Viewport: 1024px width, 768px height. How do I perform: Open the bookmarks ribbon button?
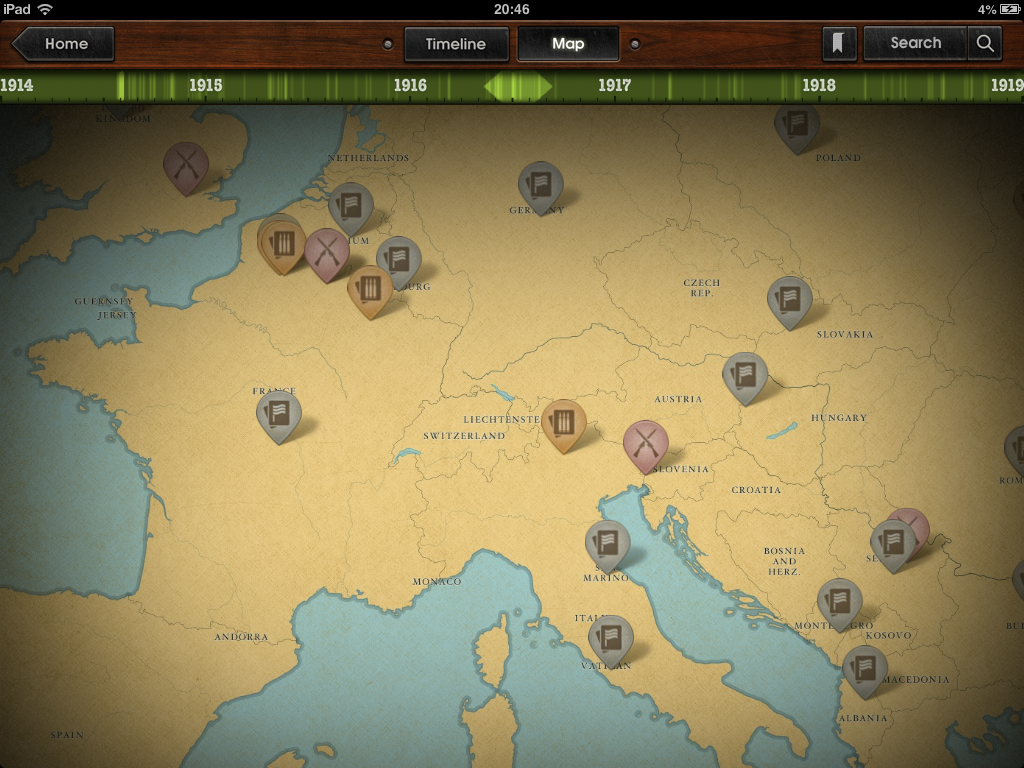pos(840,44)
